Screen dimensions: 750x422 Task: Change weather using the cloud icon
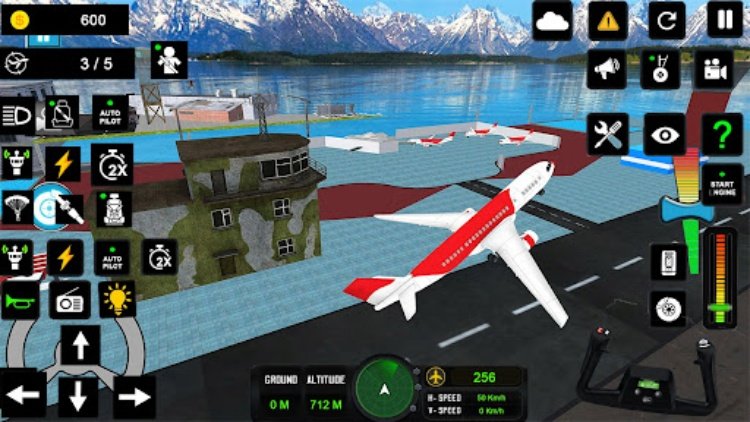click(x=552, y=20)
